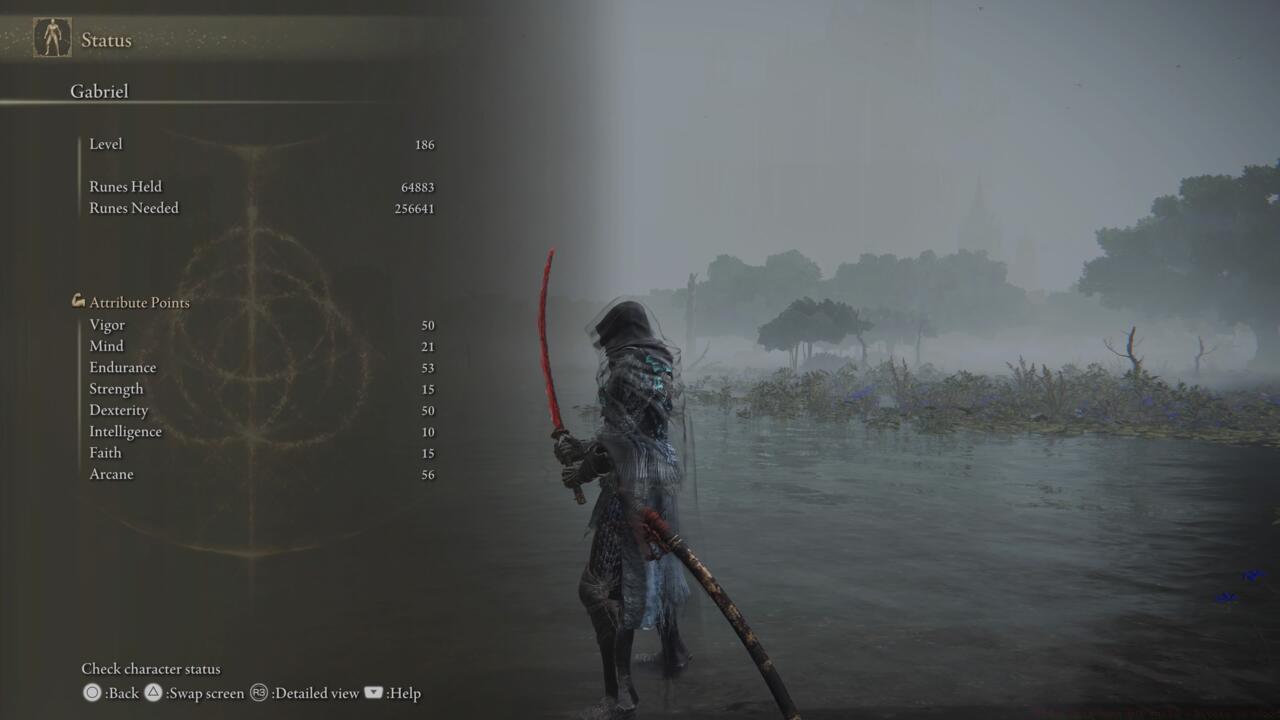Expand the Dexterity attribute details
The image size is (1280, 720).
pos(119,410)
